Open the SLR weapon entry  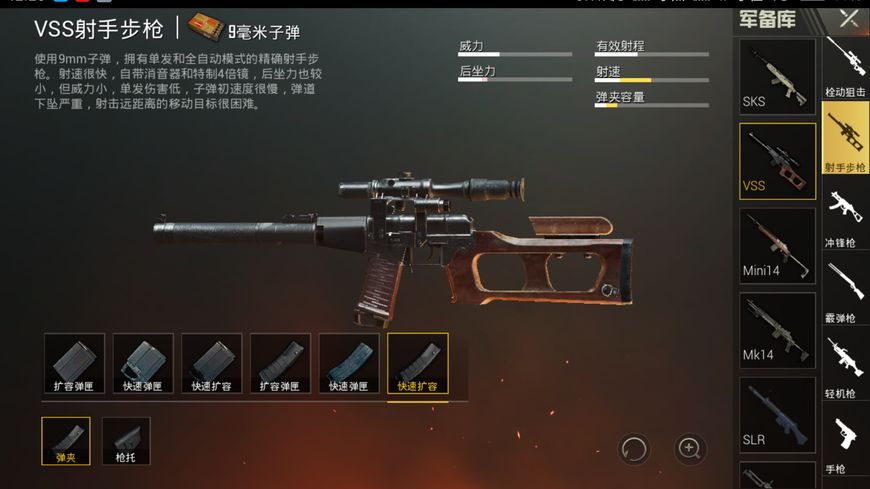[777, 413]
